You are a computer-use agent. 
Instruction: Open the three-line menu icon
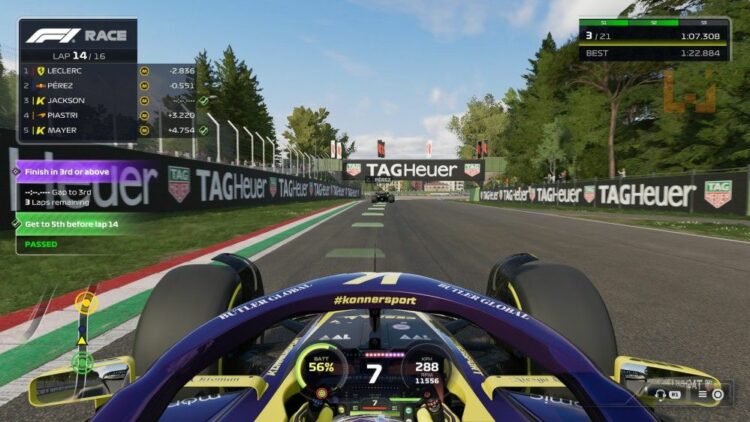(x=703, y=394)
